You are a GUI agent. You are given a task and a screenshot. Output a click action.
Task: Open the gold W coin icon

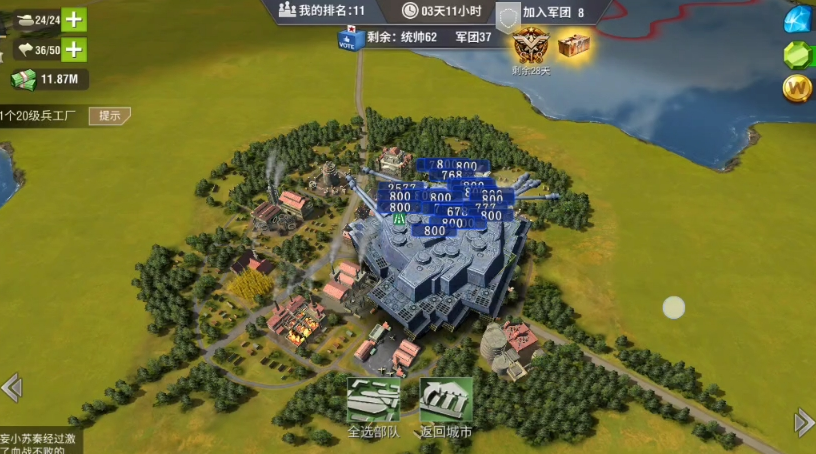tap(798, 88)
